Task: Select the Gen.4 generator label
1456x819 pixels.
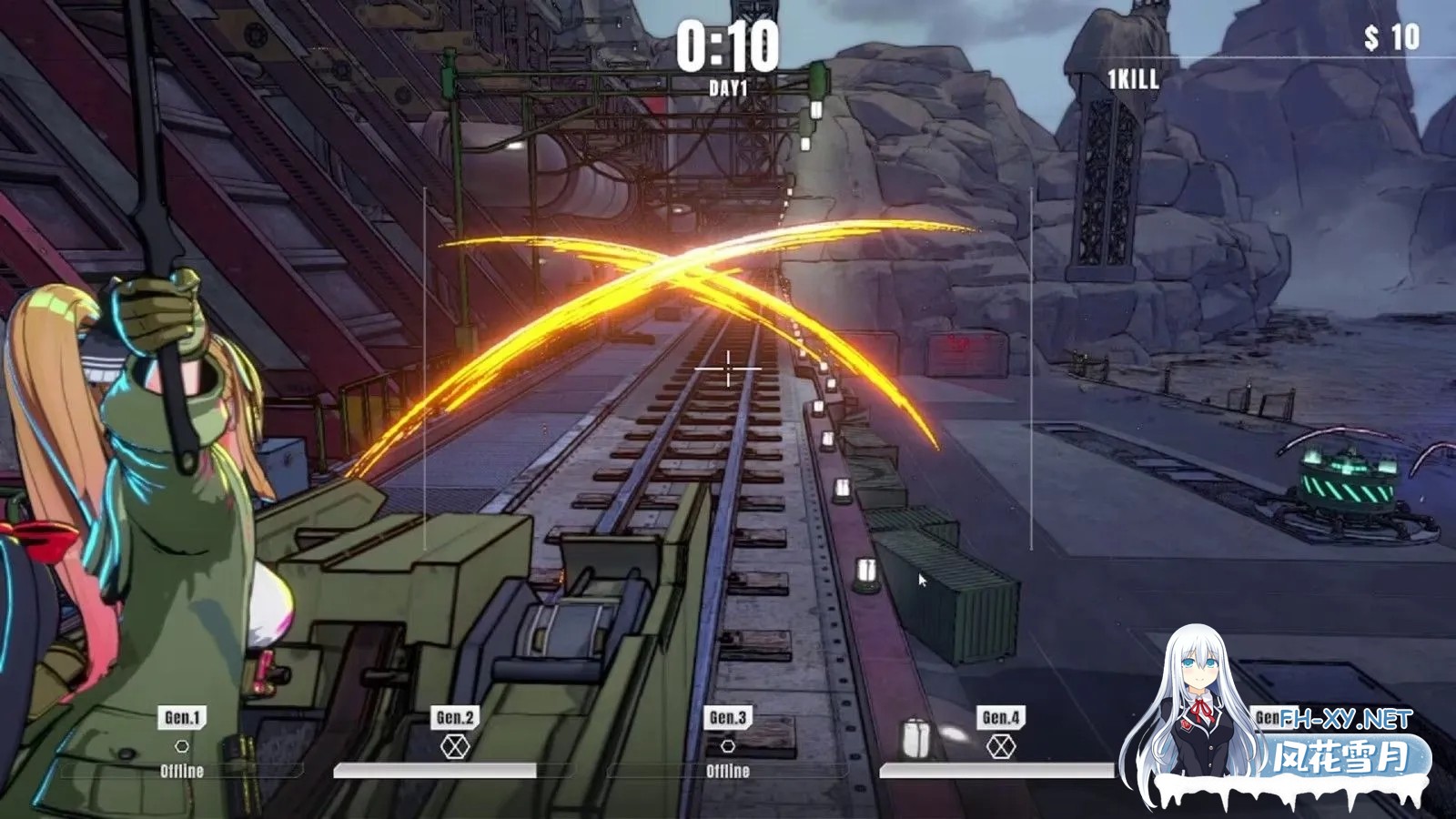Action: coord(1000,717)
